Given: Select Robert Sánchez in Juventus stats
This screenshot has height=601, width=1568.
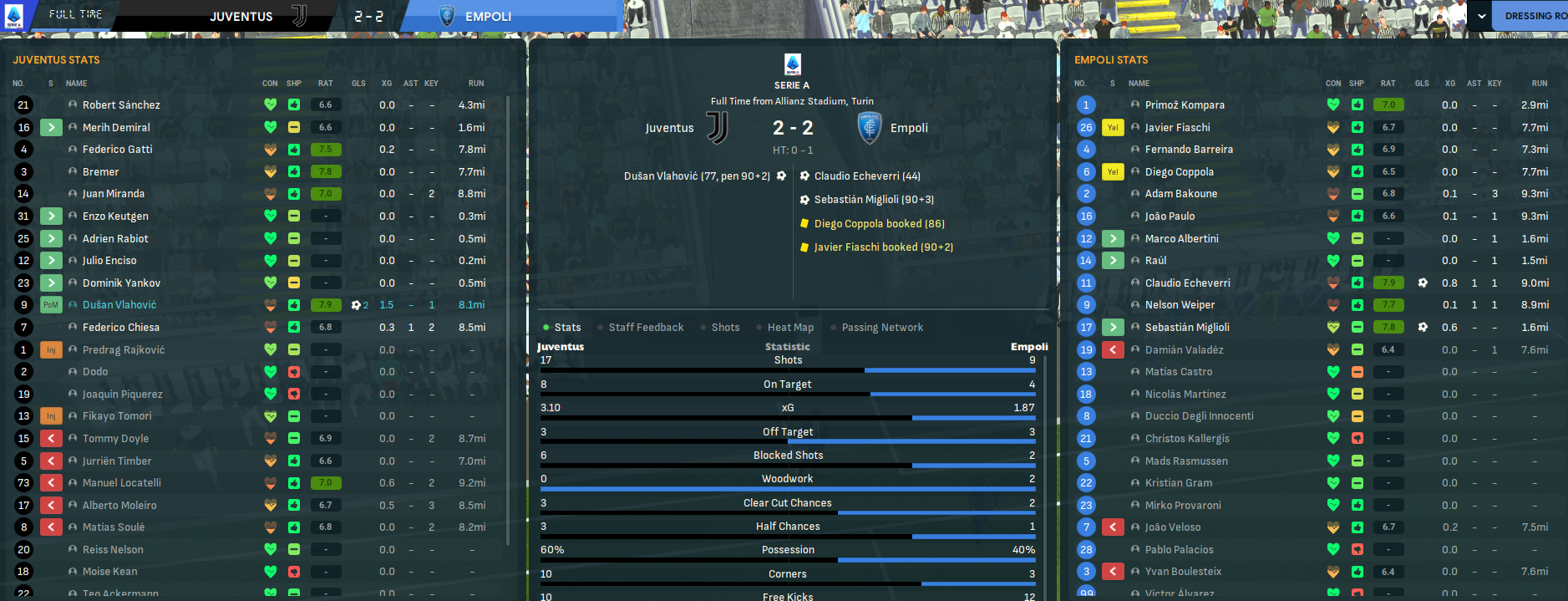Looking at the screenshot, I should coord(121,105).
